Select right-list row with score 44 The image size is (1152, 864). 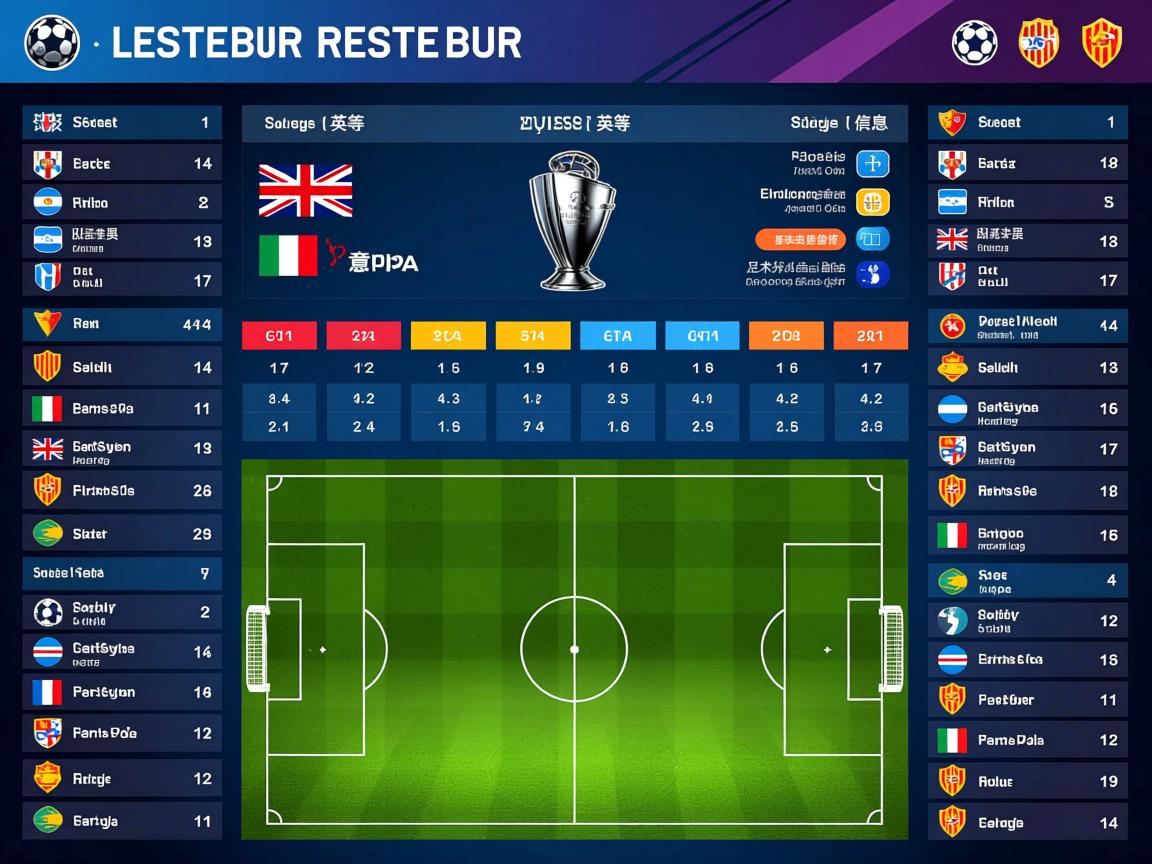pos(1027,325)
